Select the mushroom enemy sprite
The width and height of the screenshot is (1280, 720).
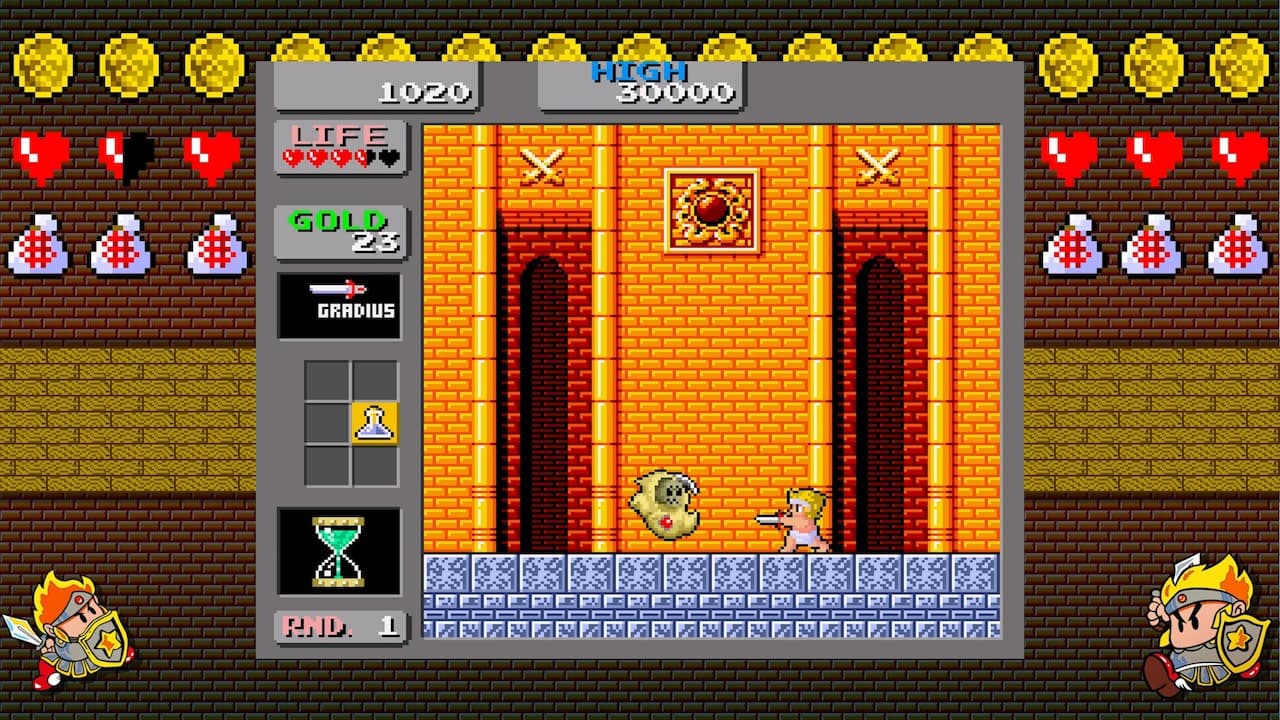665,502
